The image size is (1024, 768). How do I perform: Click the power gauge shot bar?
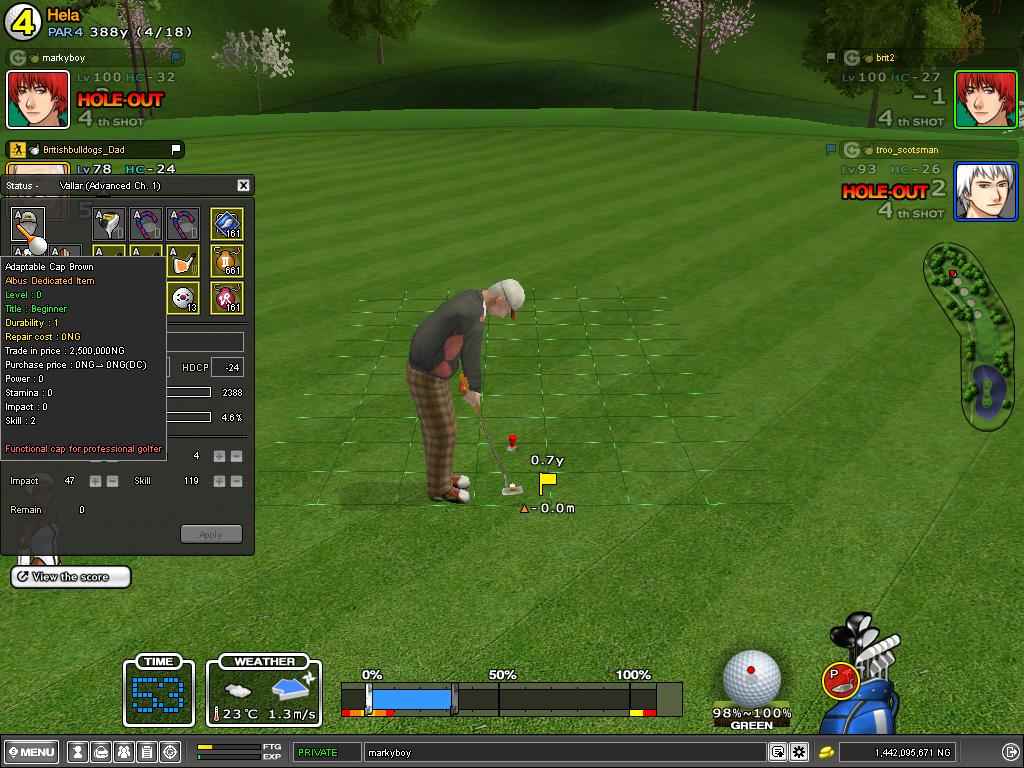511,698
